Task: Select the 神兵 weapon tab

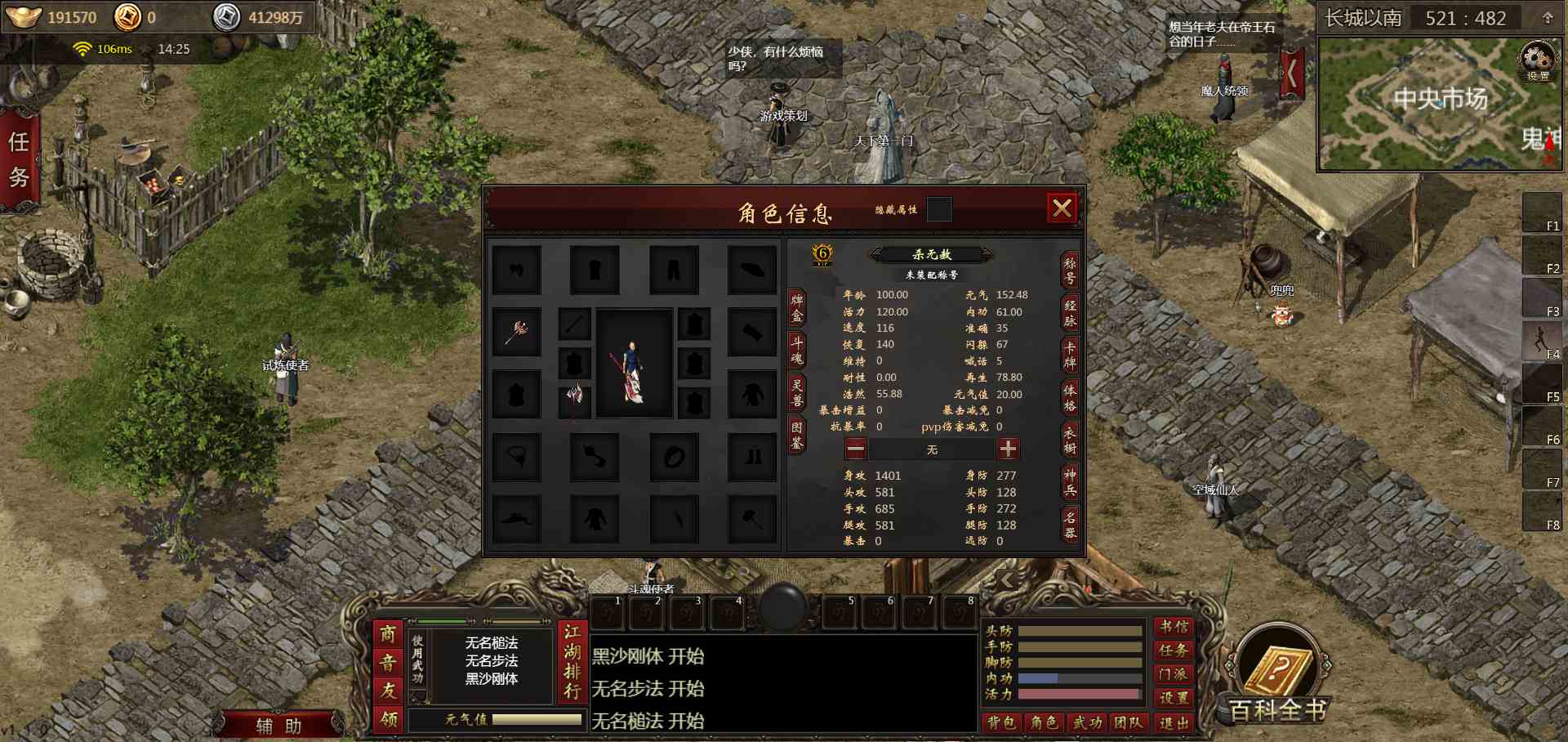Action: 1070,482
